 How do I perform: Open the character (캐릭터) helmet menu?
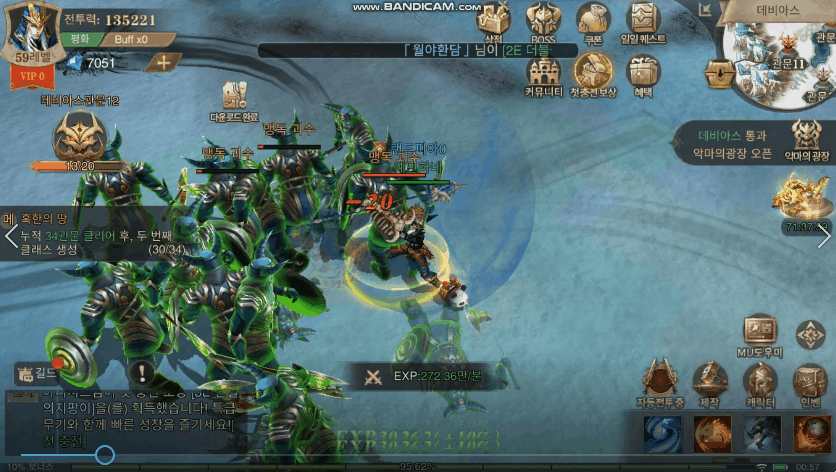point(759,382)
